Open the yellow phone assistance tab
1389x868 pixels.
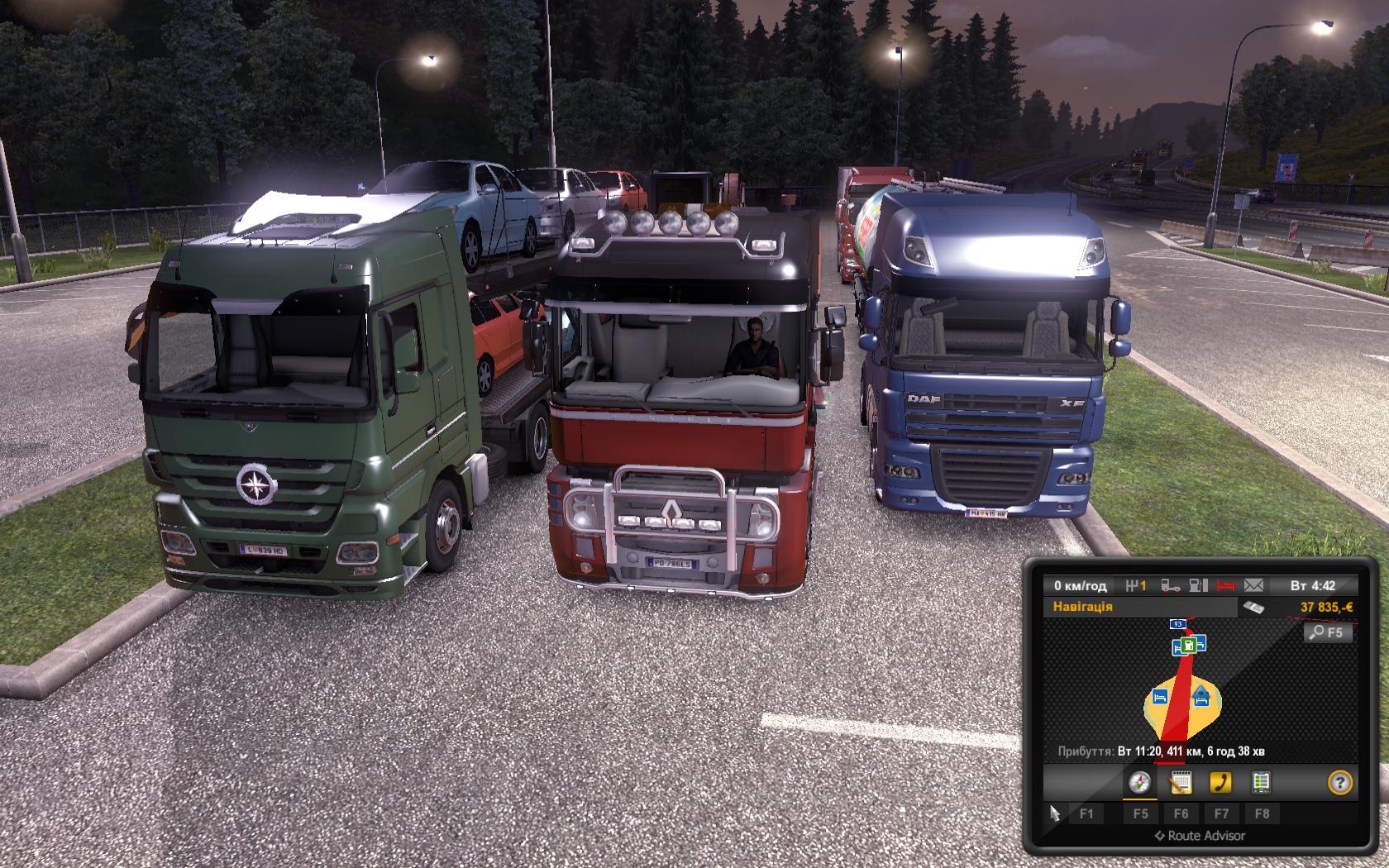1220,782
